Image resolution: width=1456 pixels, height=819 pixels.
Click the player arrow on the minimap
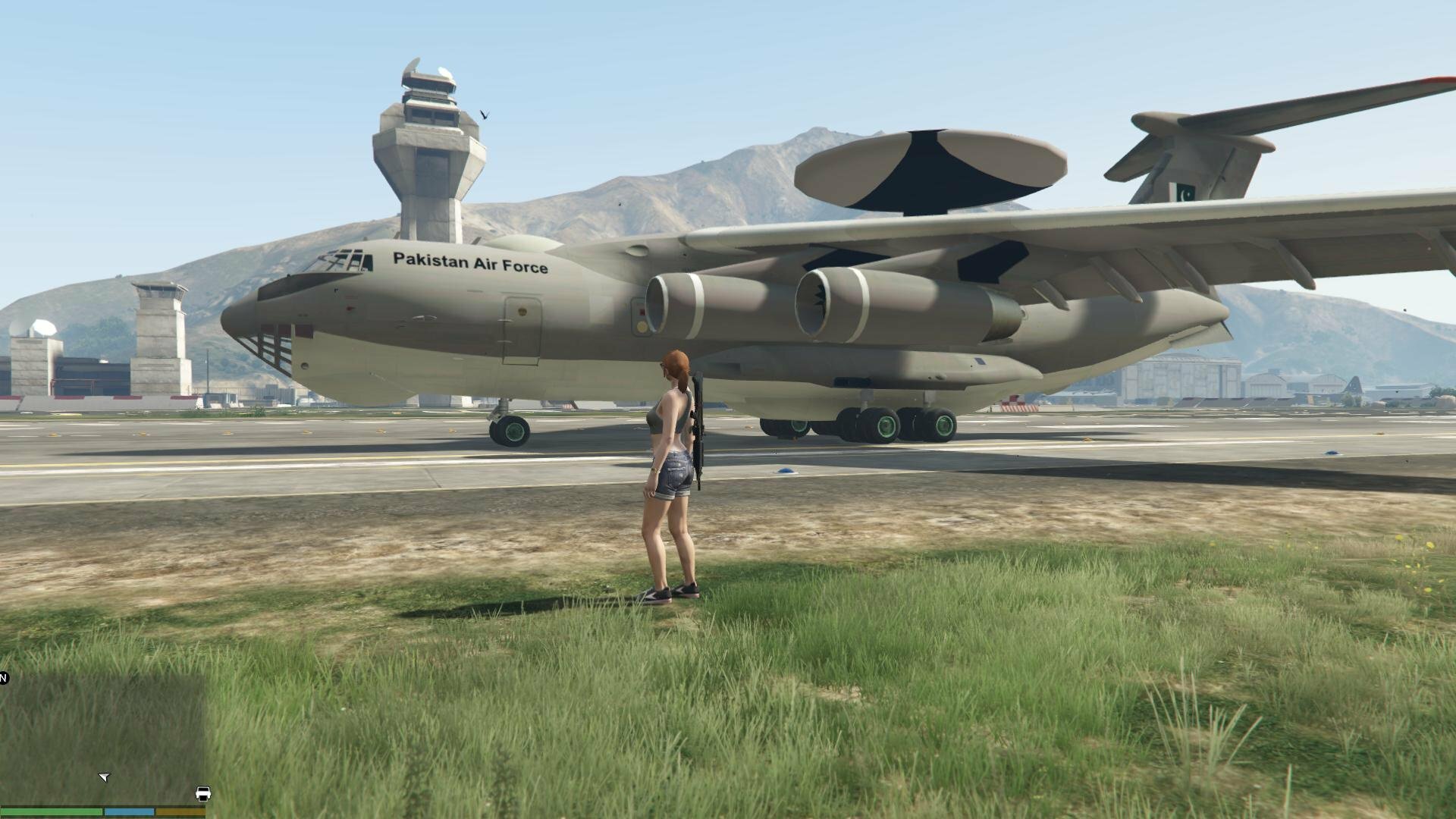pyautogui.click(x=105, y=777)
